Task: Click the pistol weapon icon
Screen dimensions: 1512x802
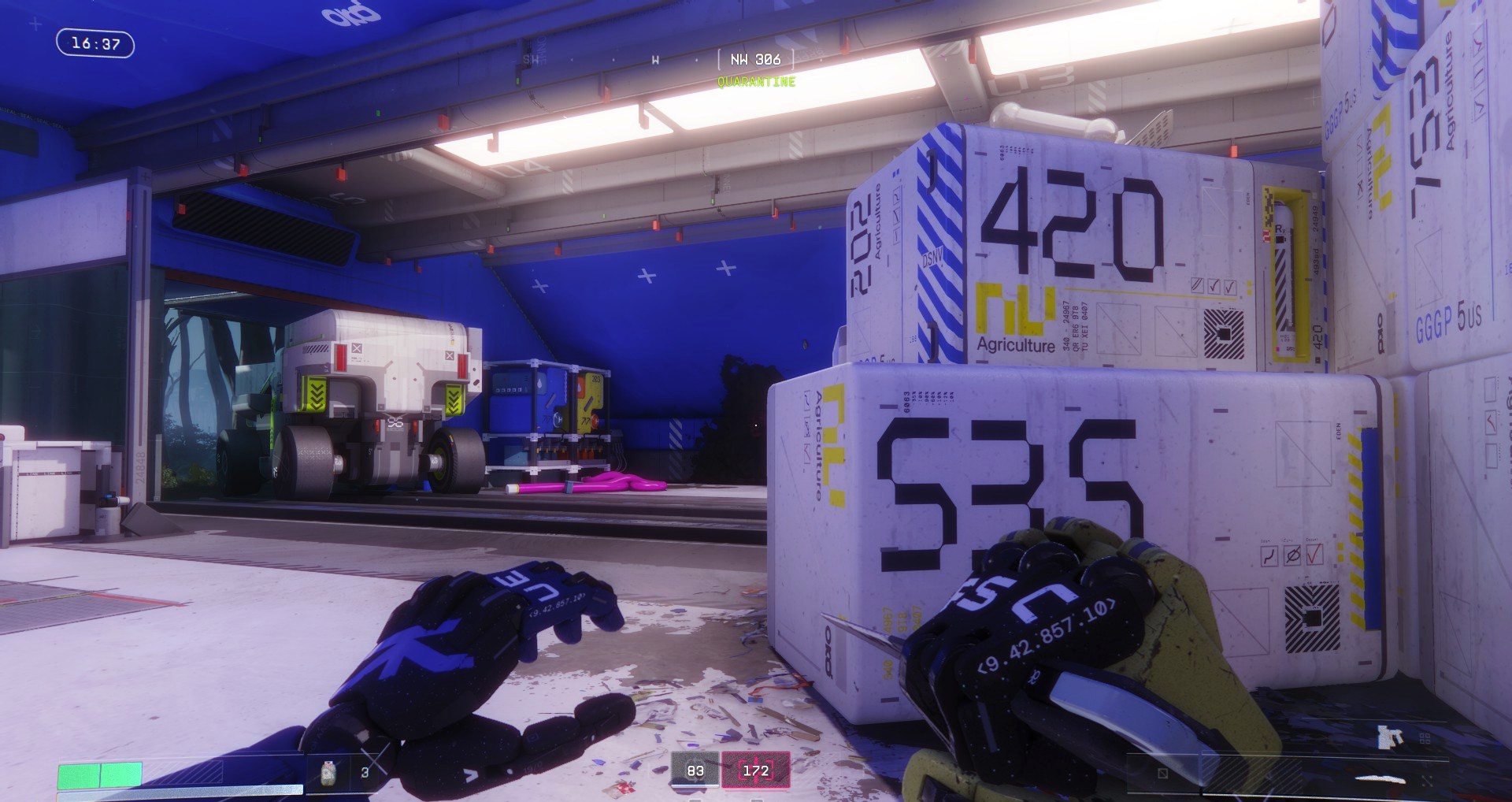Action: 1390,736
